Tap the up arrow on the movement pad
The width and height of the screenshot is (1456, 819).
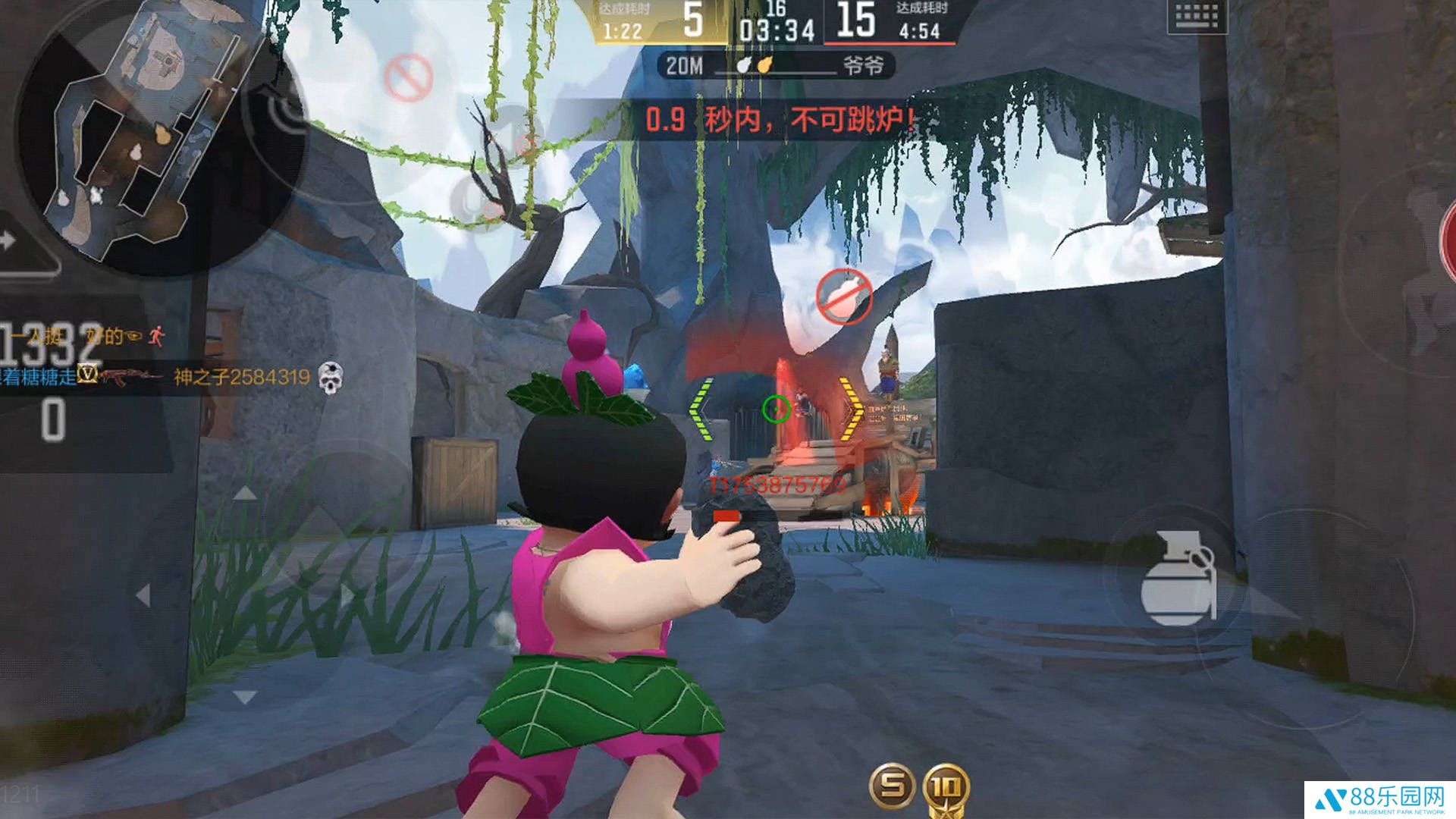[x=244, y=494]
